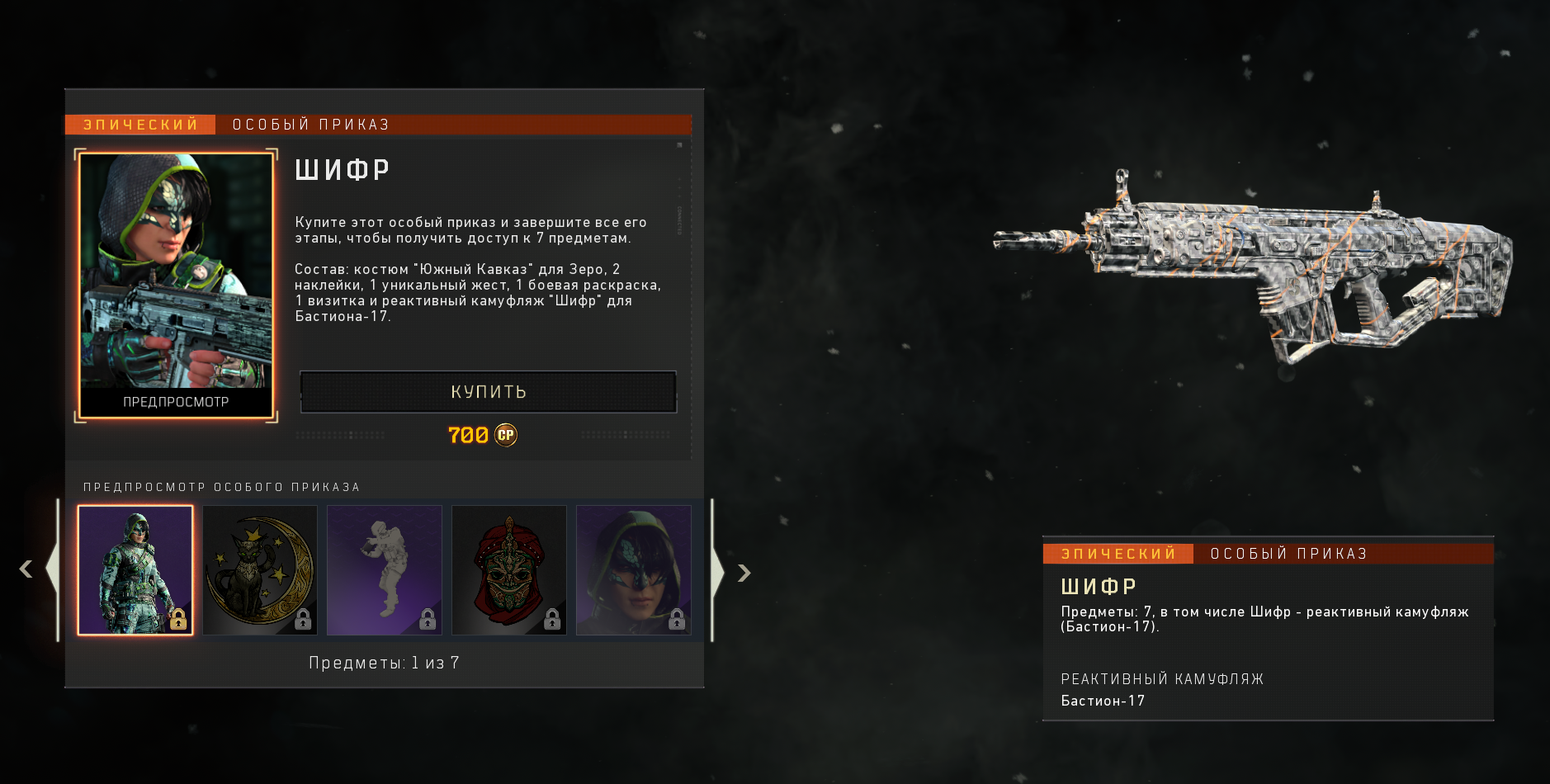1550x784 pixels.
Task: Select the black cat and moon sticker
Action: pos(260,570)
